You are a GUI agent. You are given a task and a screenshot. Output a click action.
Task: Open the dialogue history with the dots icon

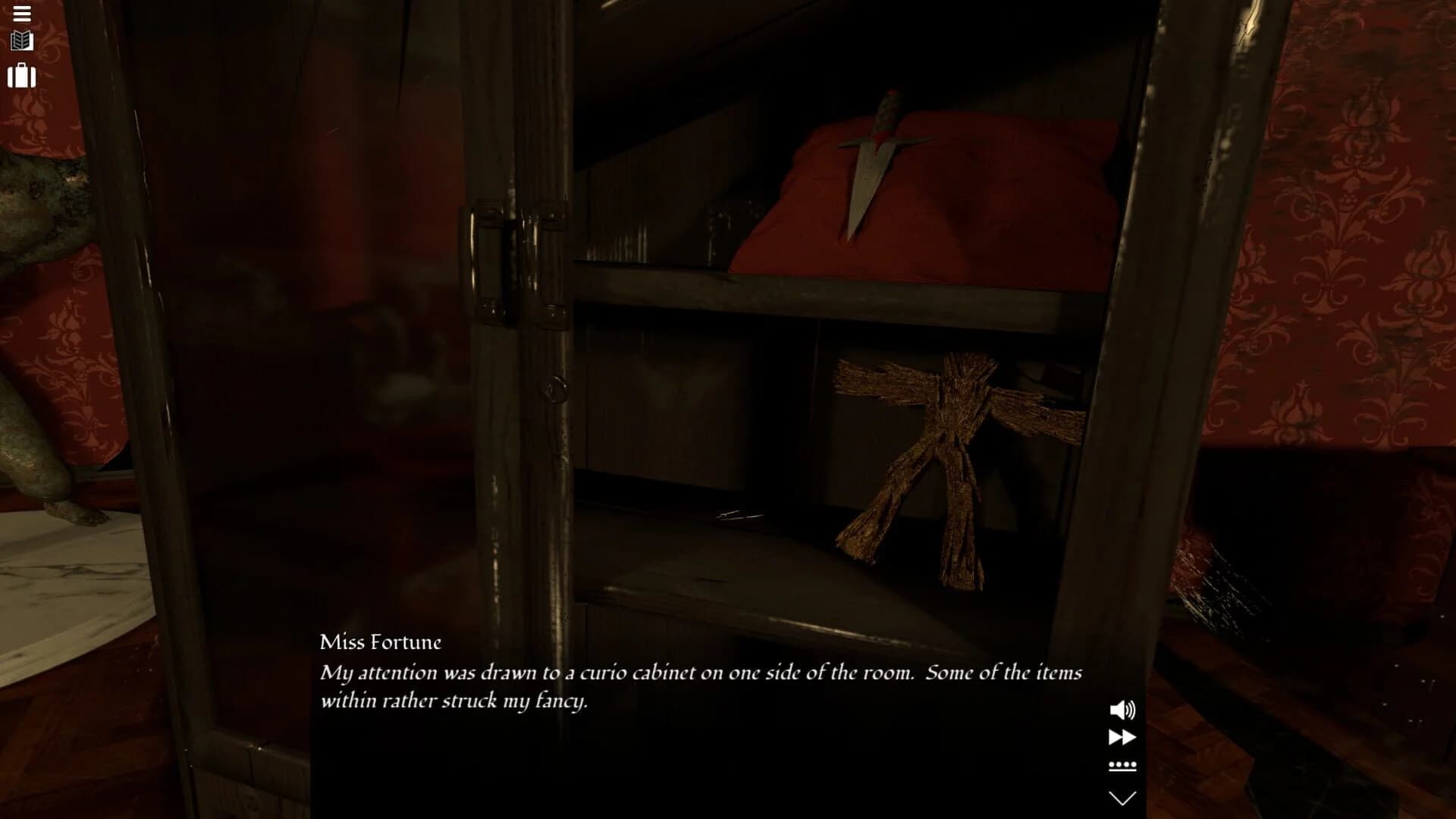[1124, 766]
